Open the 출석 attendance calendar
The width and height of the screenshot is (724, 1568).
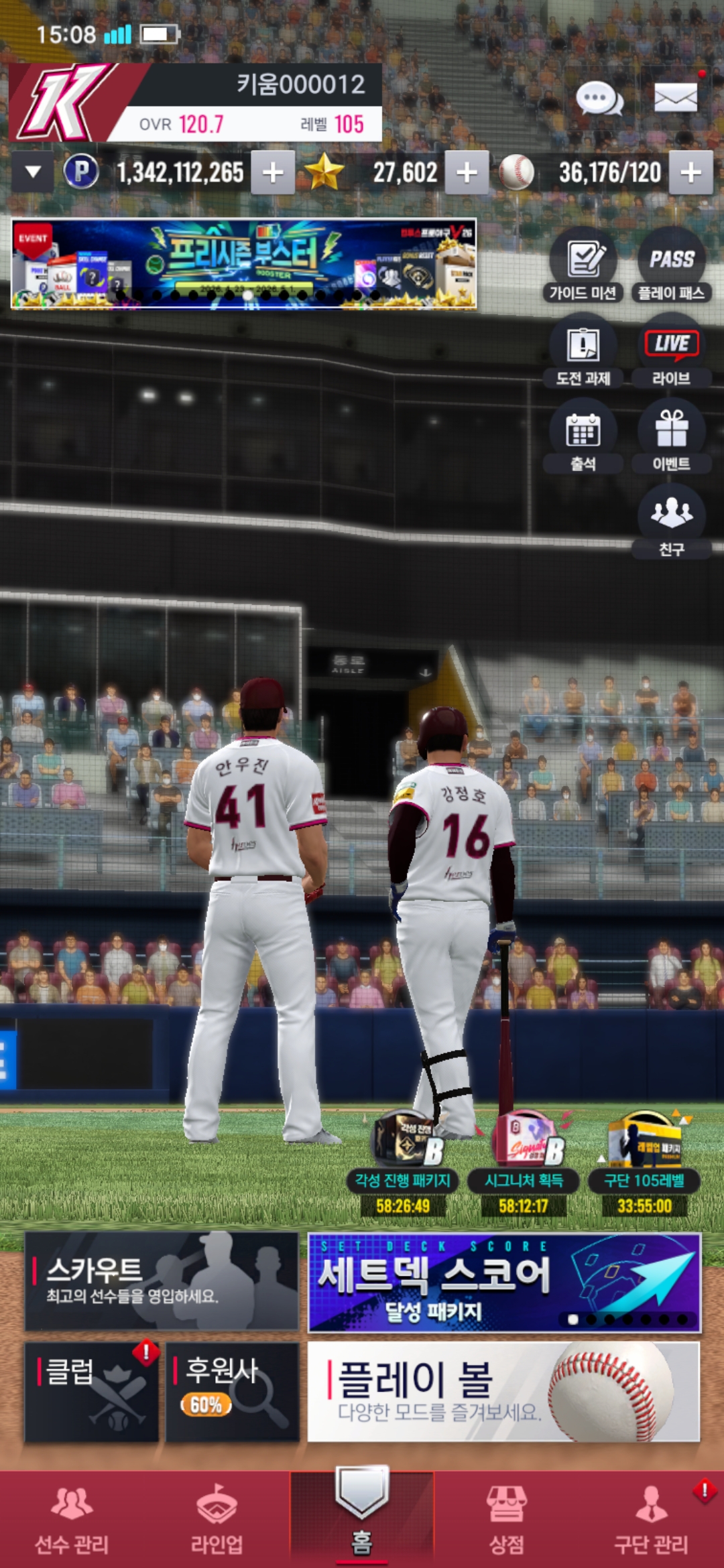coord(583,438)
